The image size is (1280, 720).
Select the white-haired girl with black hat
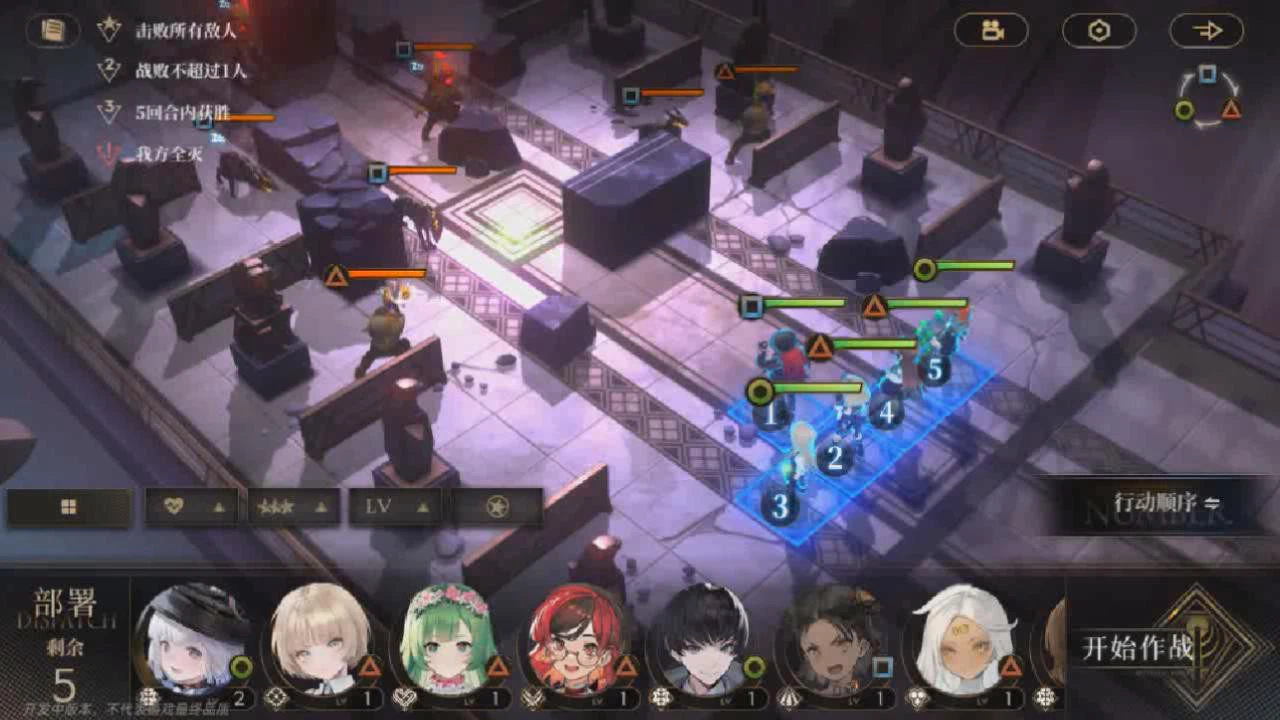click(192, 640)
